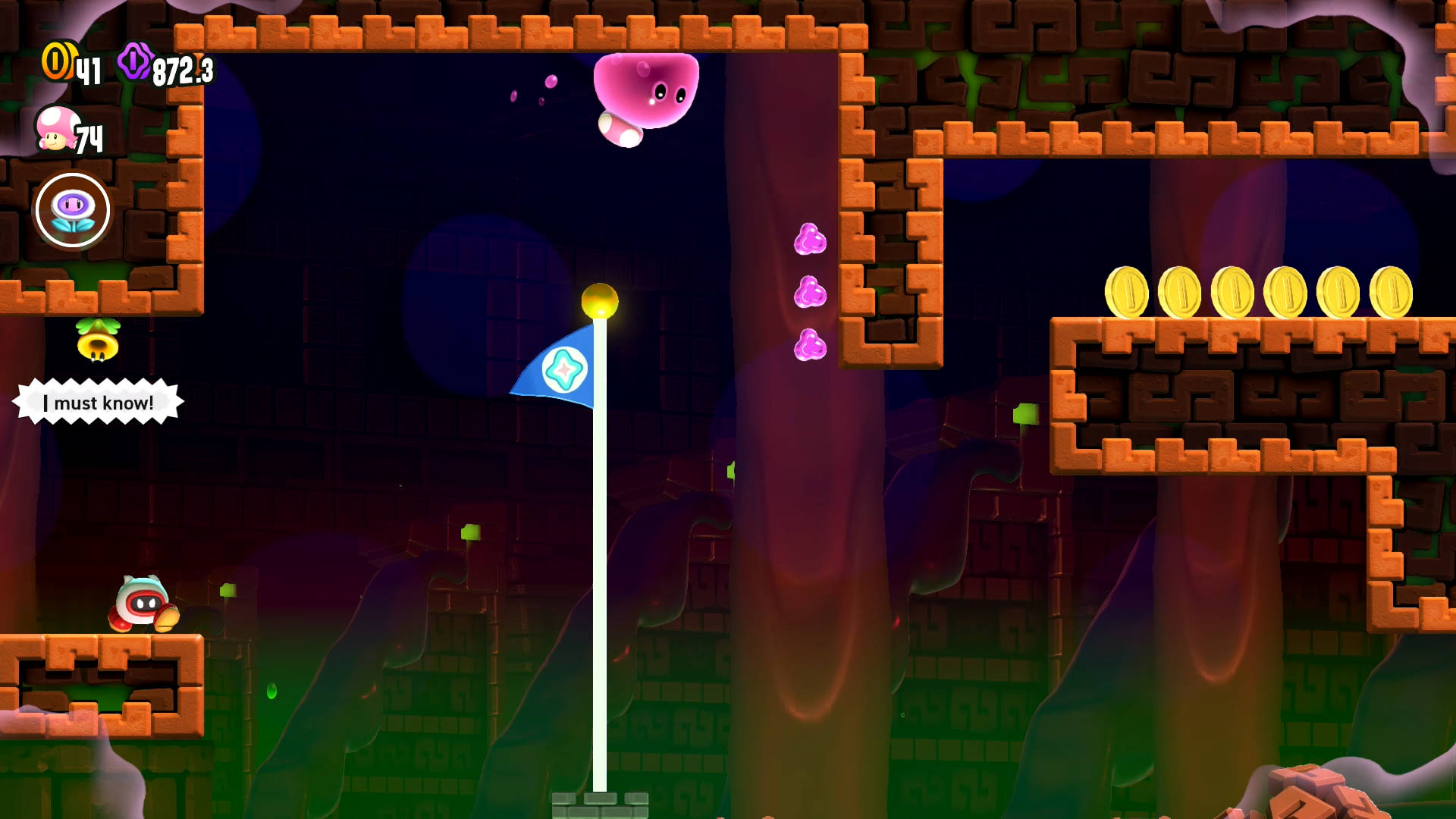The image size is (1456, 819).
Task: Click the Toadette lives icon
Action: click(56, 128)
